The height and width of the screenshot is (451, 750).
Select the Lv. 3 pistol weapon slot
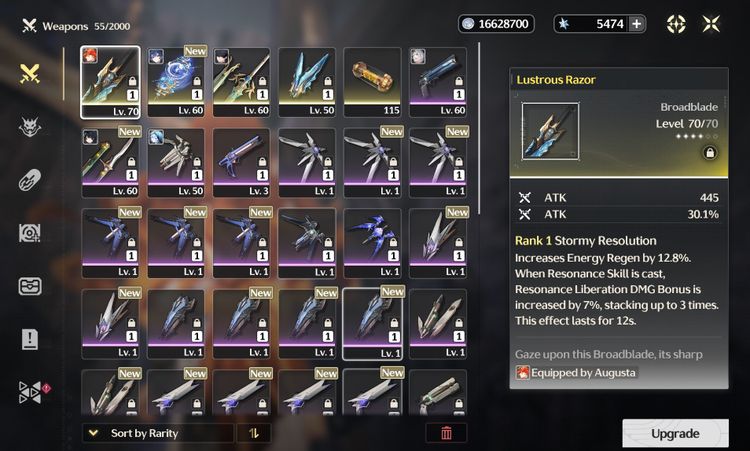244,162
